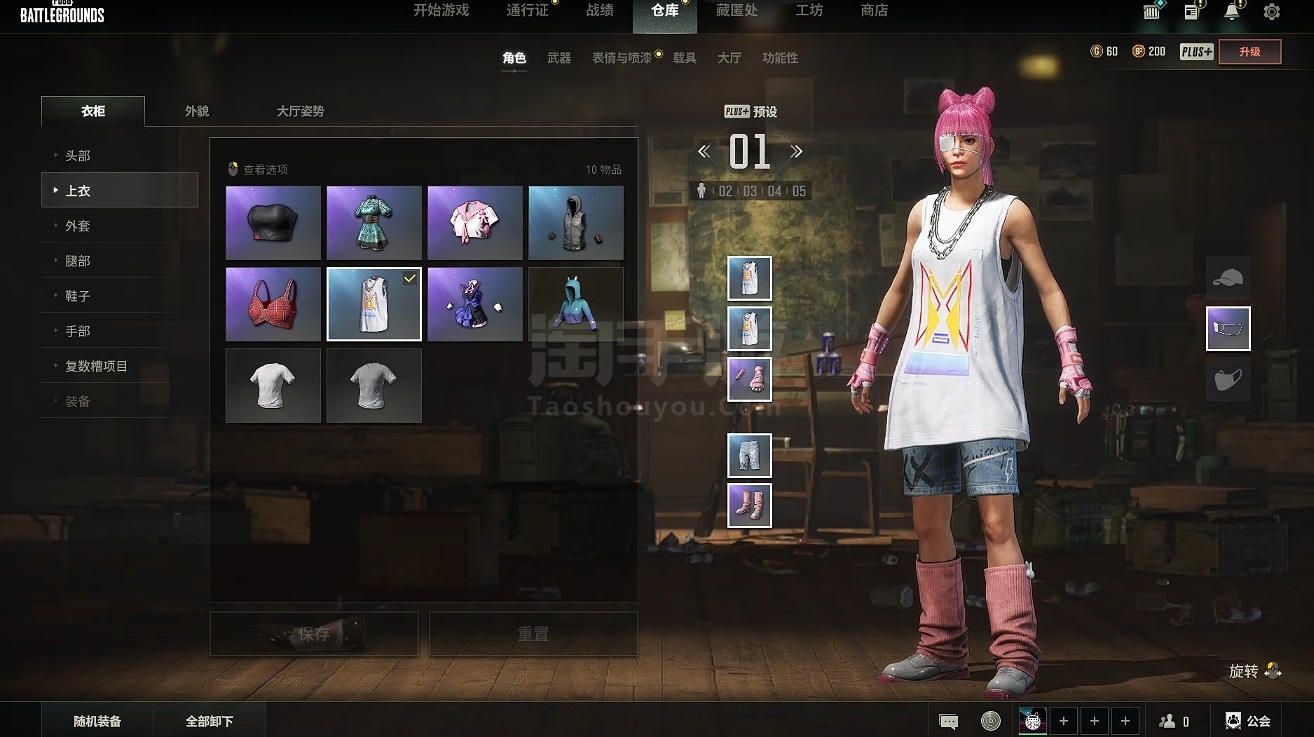Click 全部卸下 unequip all button

210,721
